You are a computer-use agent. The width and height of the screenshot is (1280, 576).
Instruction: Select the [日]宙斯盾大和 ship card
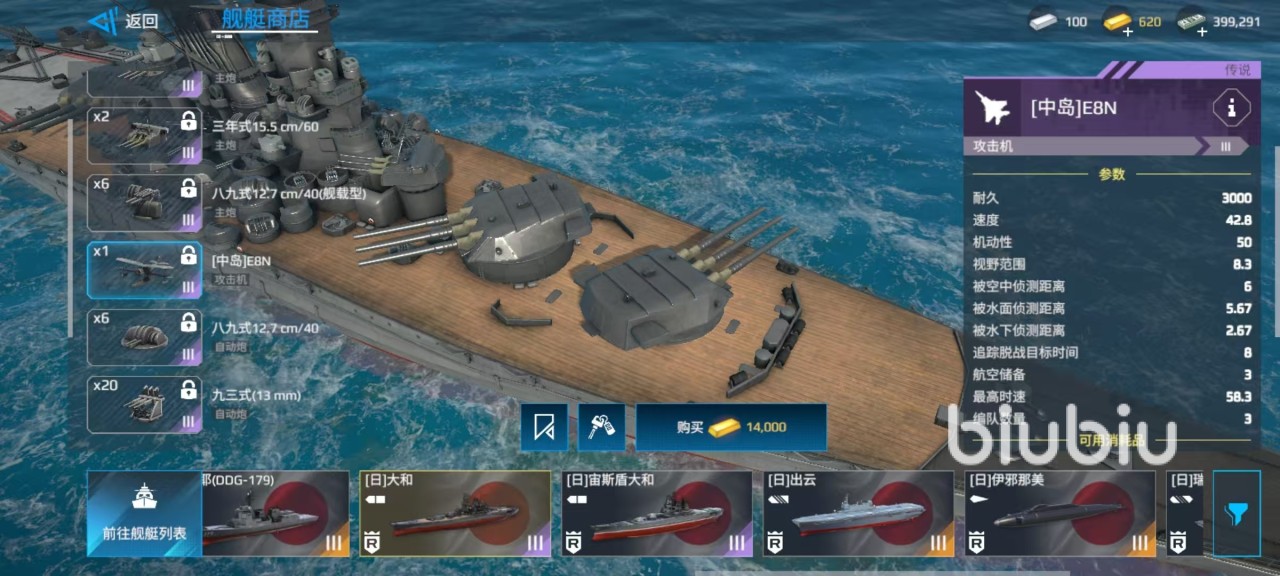pos(656,513)
